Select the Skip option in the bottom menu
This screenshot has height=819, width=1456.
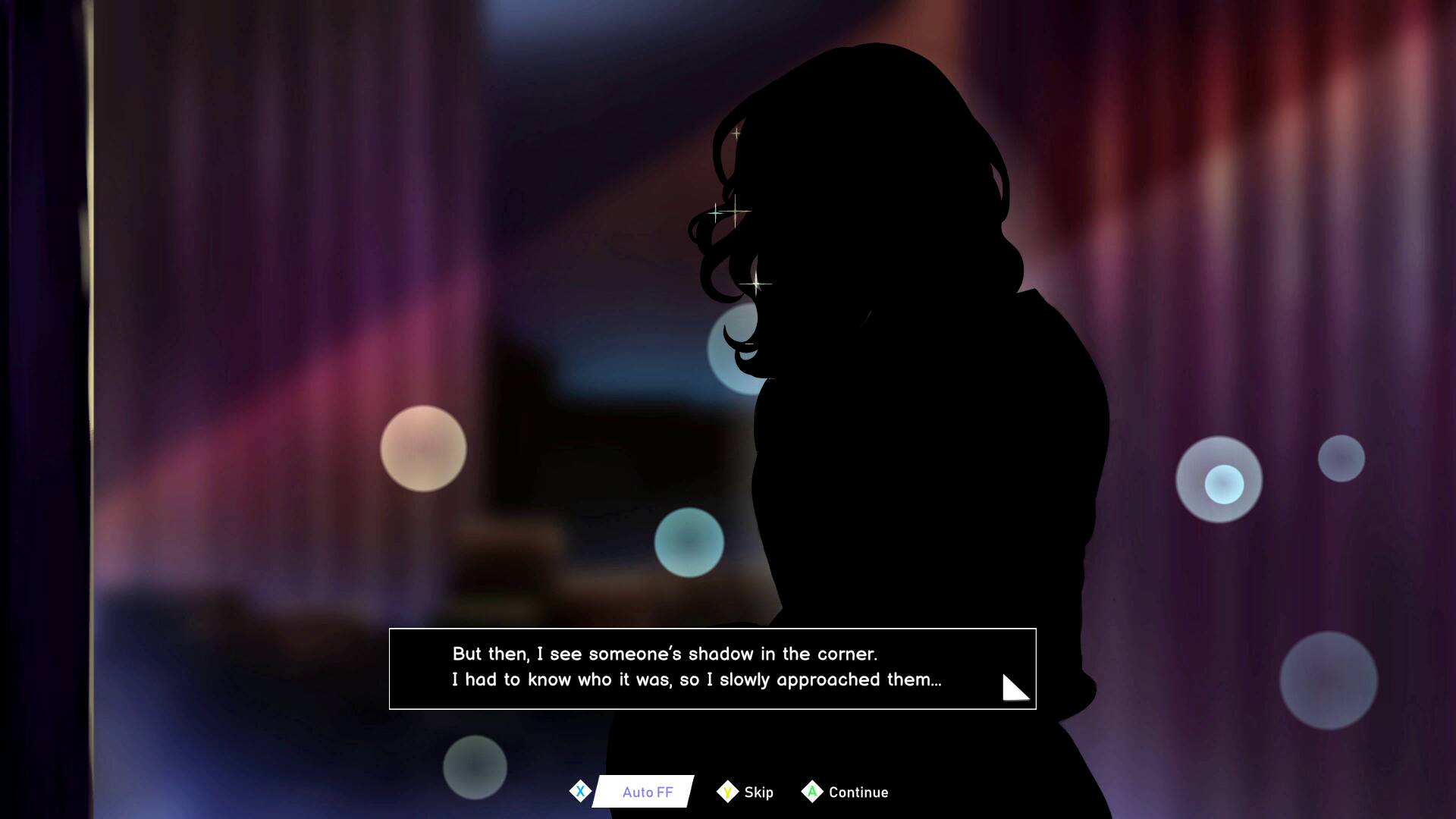point(758,792)
